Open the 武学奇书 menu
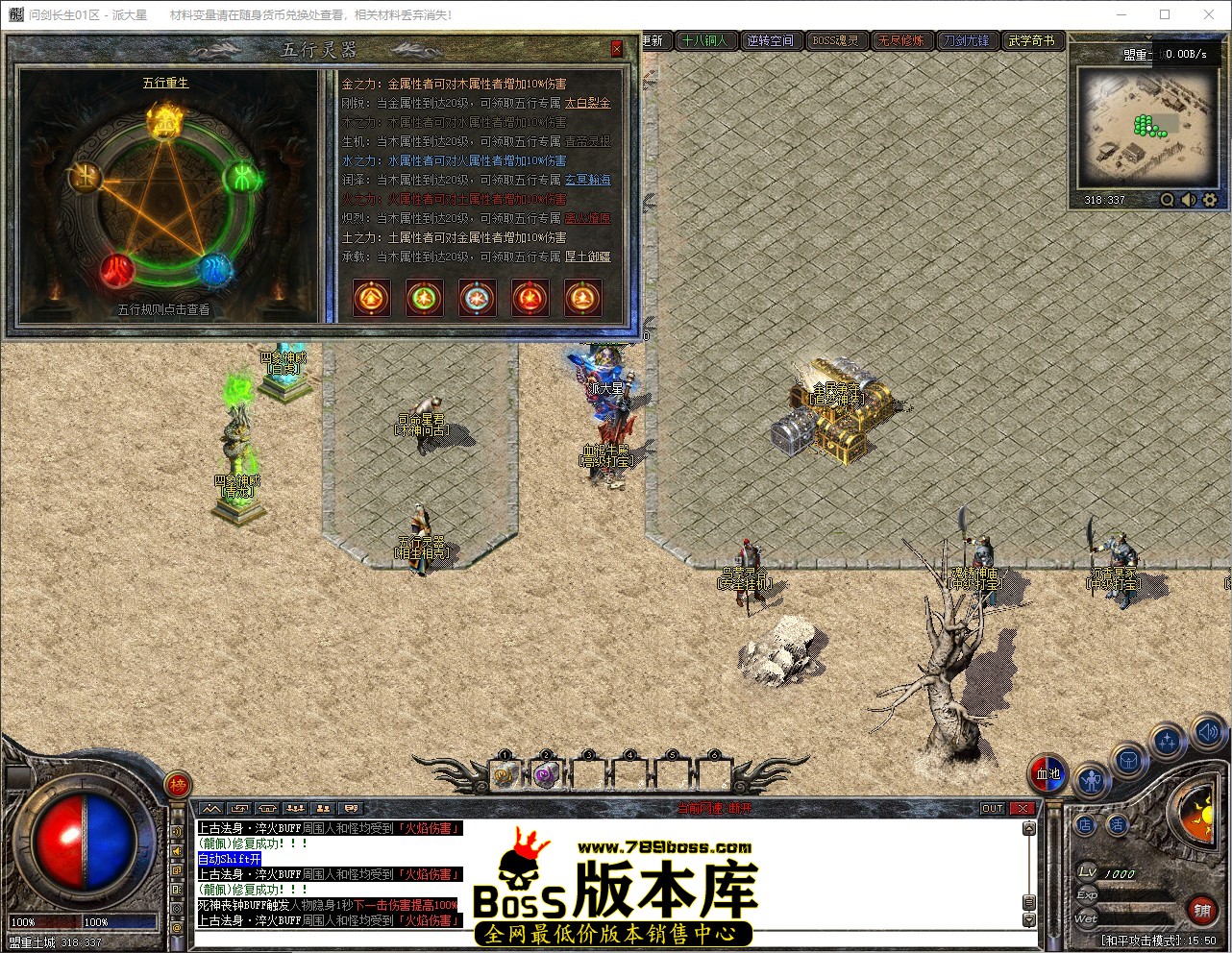The image size is (1232, 953). [1030, 40]
